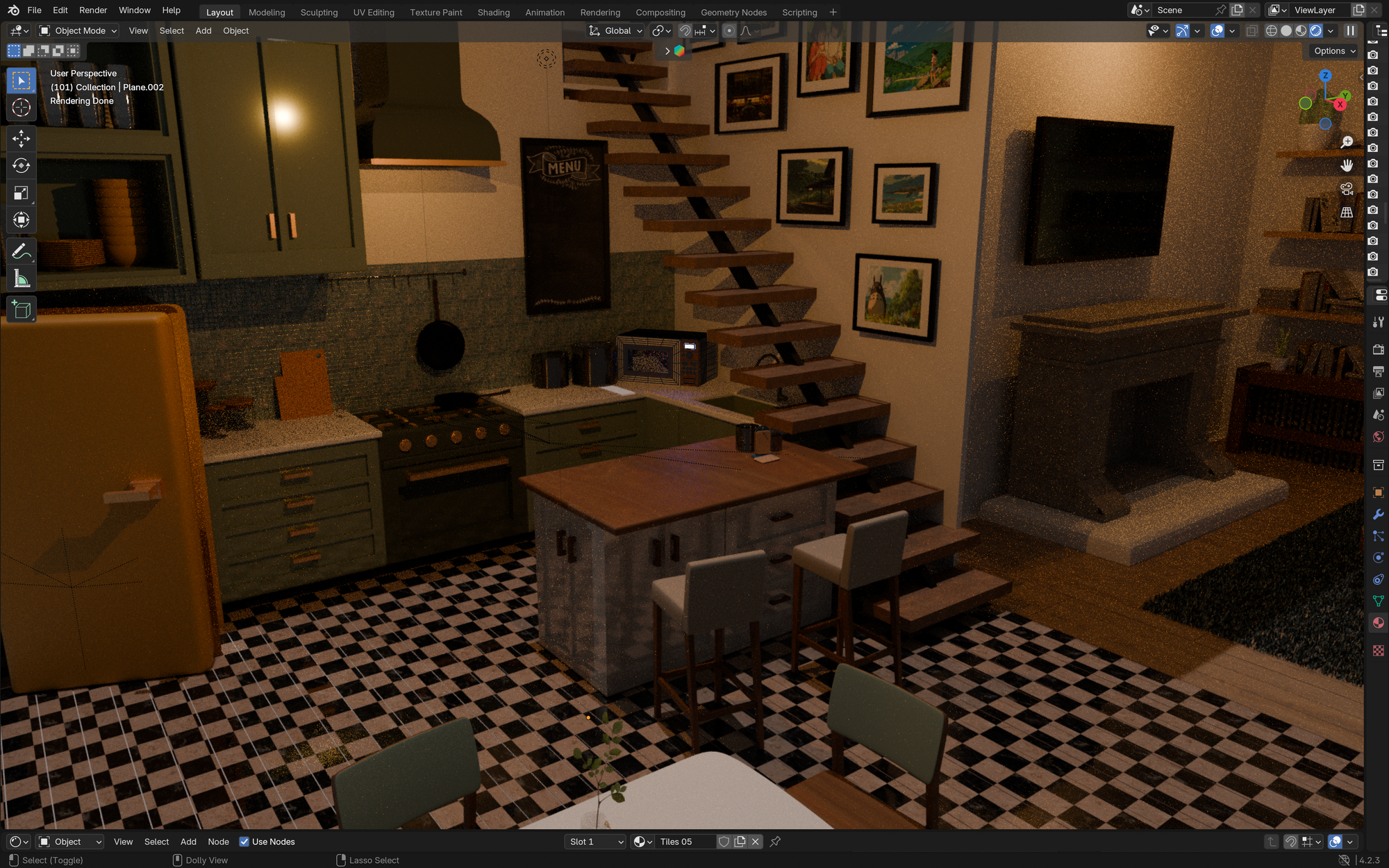Toggle the Use Nodes checkbox
Screen dimensions: 1389x868
click(244, 842)
